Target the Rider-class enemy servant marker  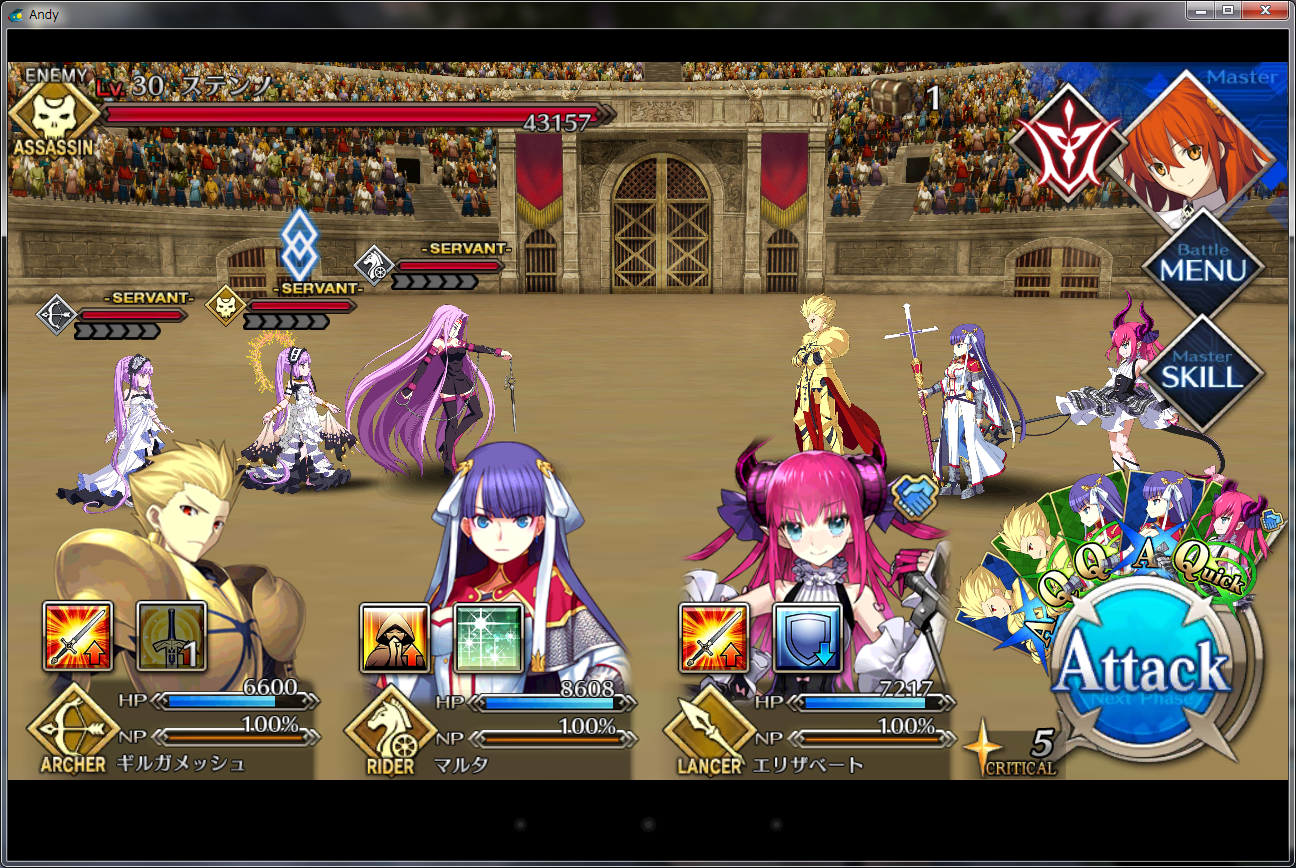(x=372, y=266)
